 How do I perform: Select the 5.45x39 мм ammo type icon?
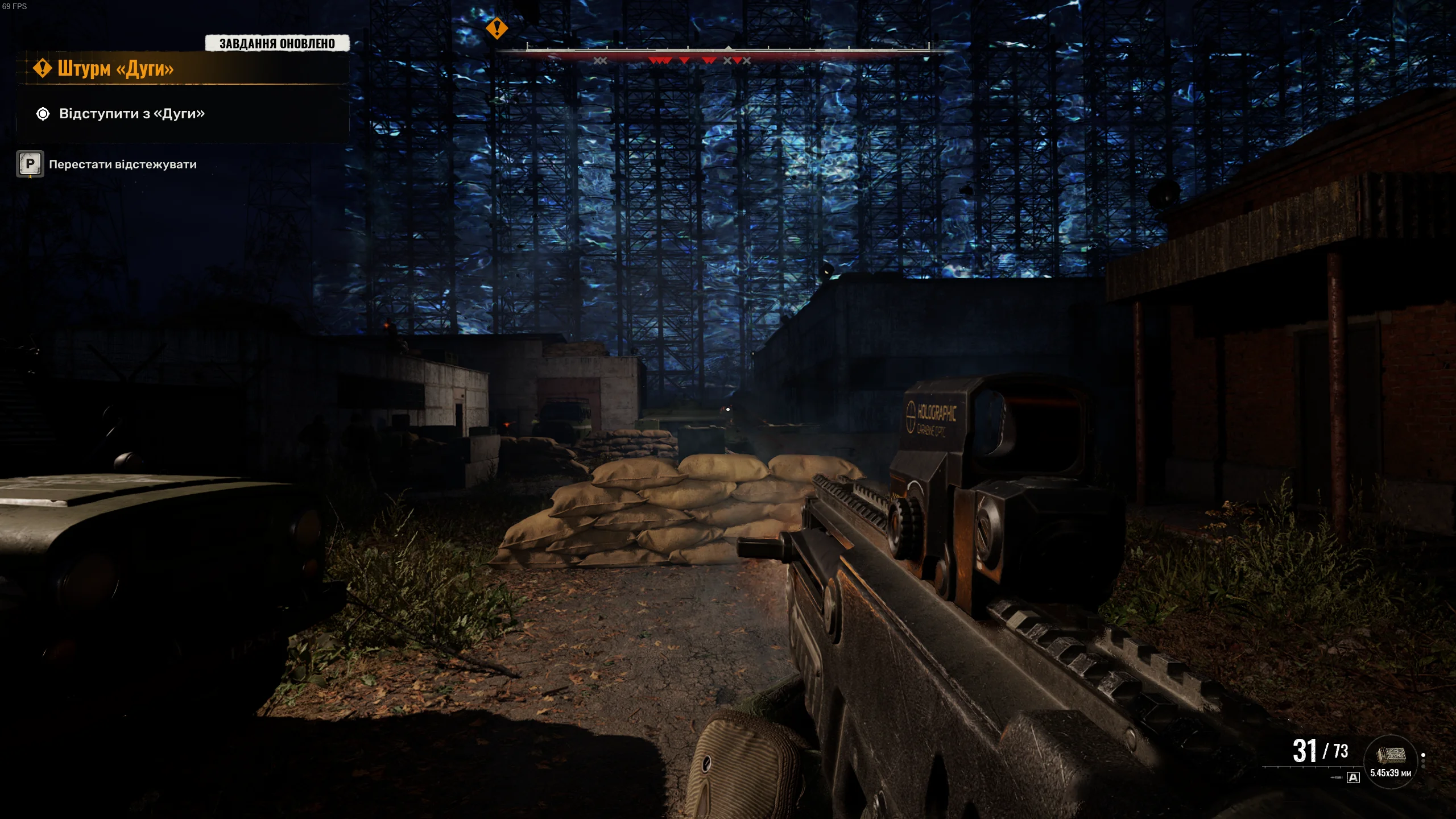(x=1391, y=756)
